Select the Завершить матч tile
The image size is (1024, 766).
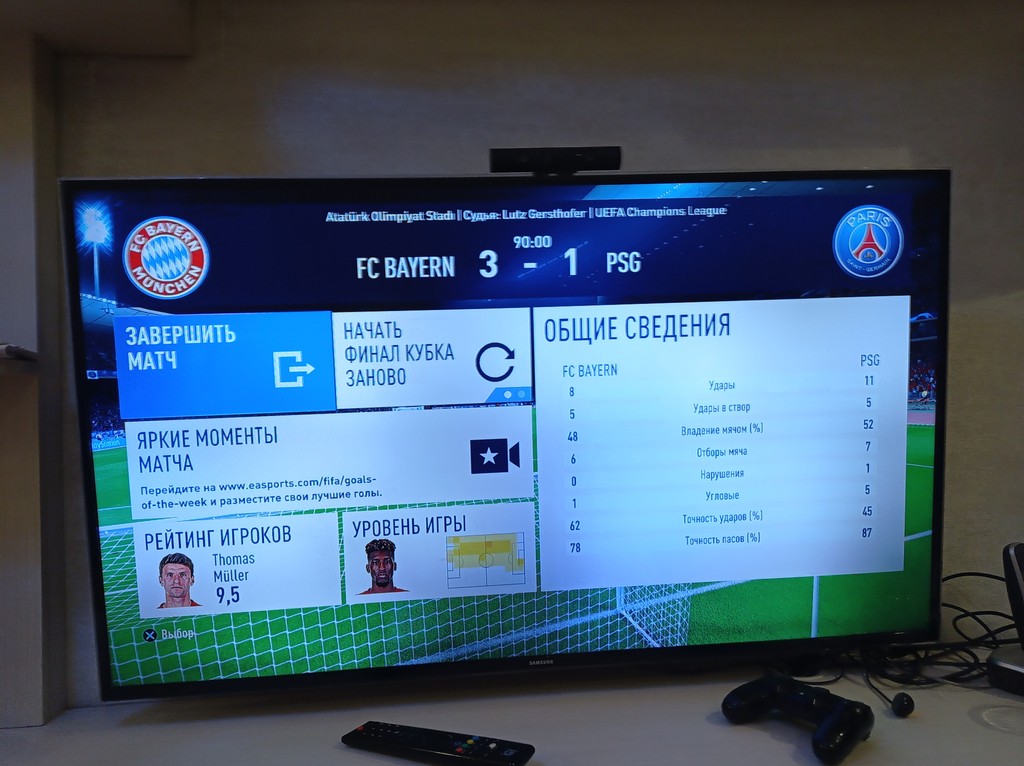[224, 362]
